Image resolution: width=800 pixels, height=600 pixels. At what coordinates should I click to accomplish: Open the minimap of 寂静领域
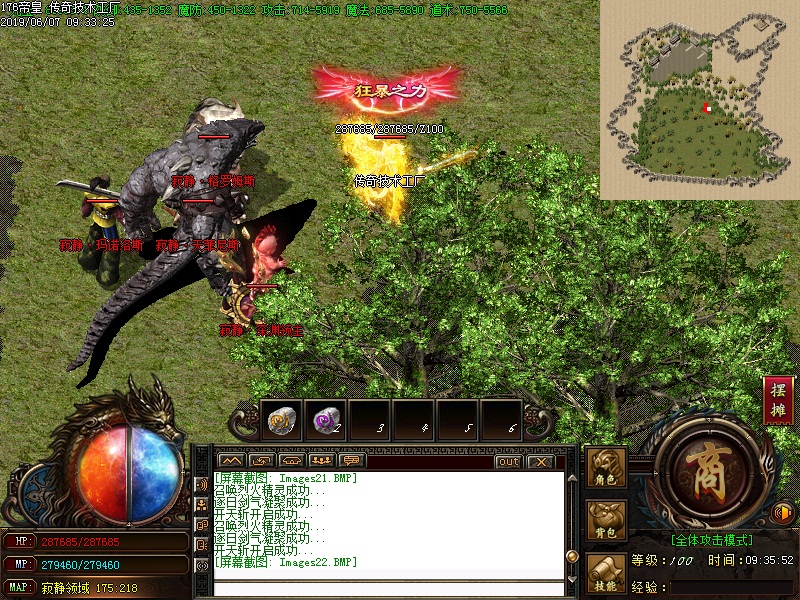pyautogui.click(x=699, y=99)
